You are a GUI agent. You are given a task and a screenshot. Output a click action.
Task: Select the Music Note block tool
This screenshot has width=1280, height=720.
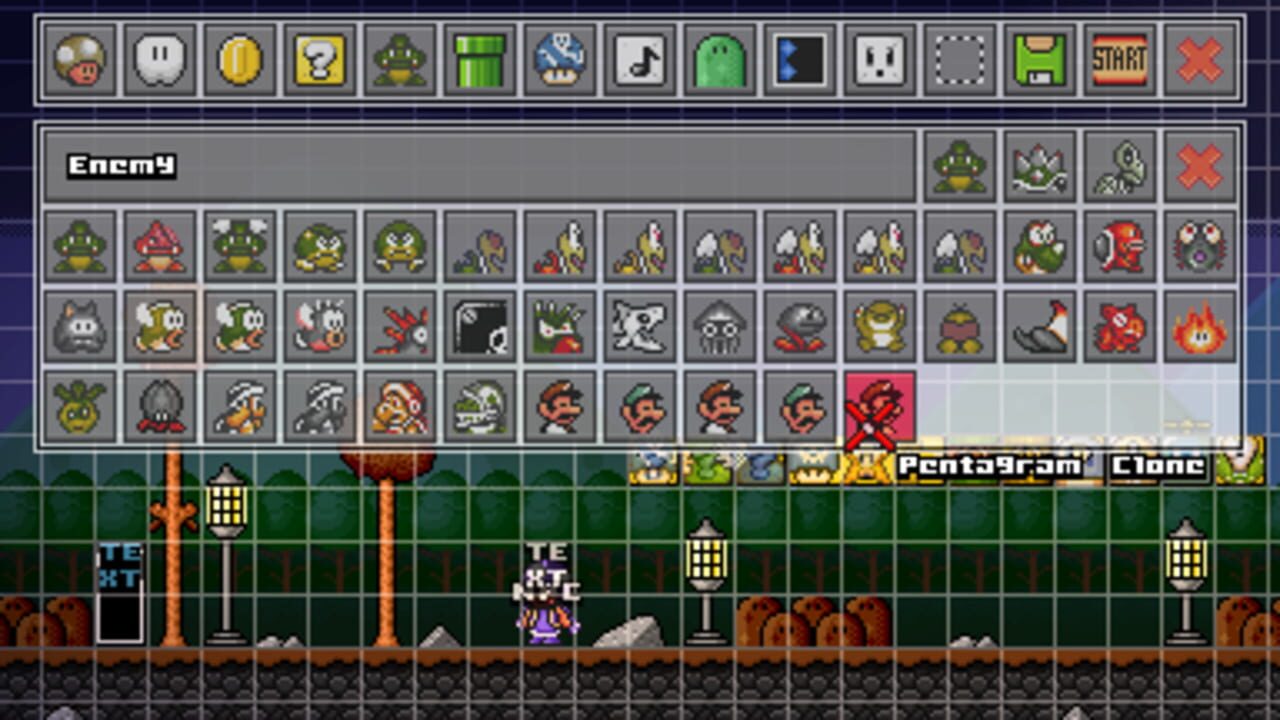tap(639, 61)
